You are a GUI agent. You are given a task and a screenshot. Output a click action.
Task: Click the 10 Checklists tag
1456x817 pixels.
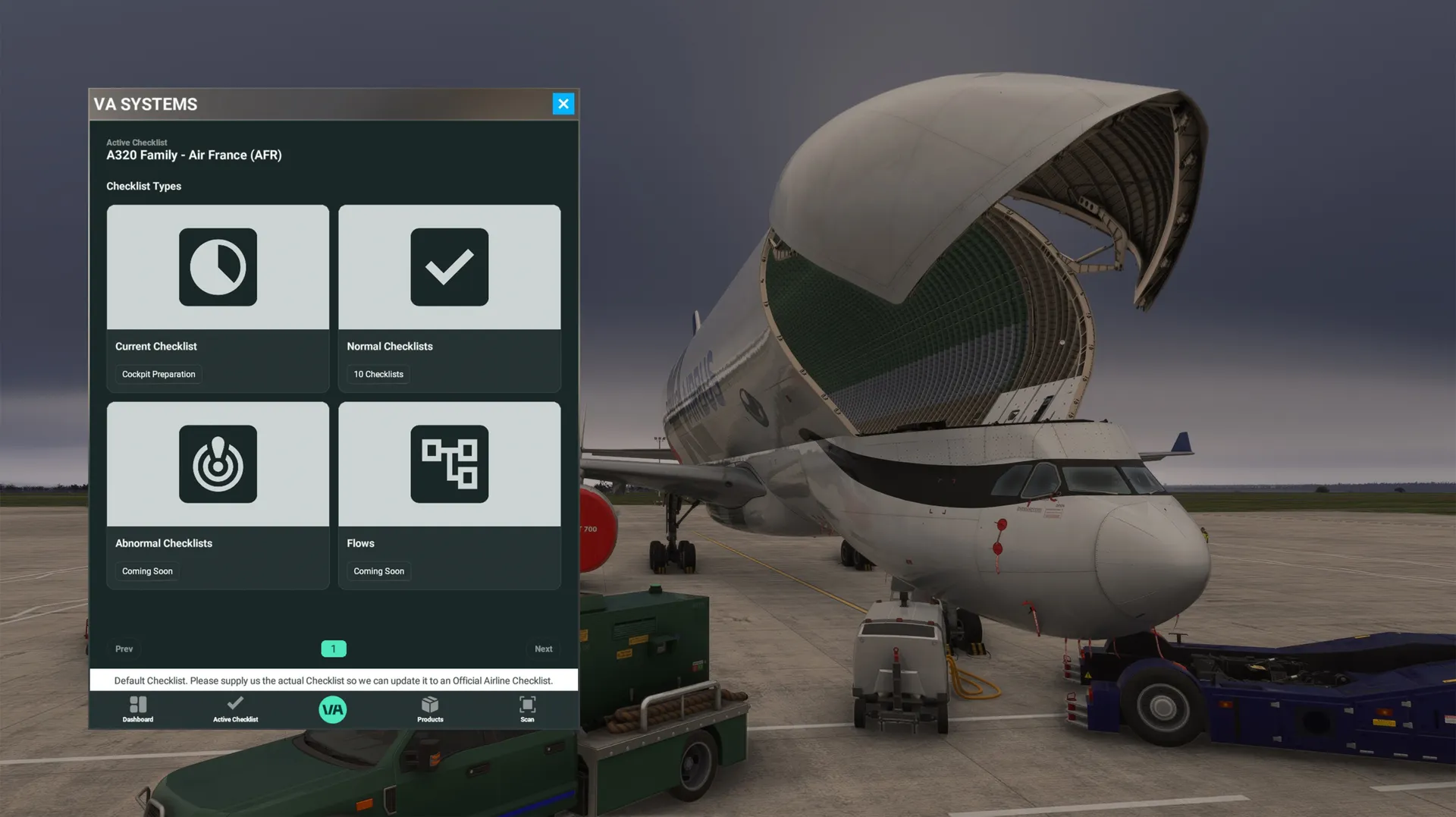point(378,375)
